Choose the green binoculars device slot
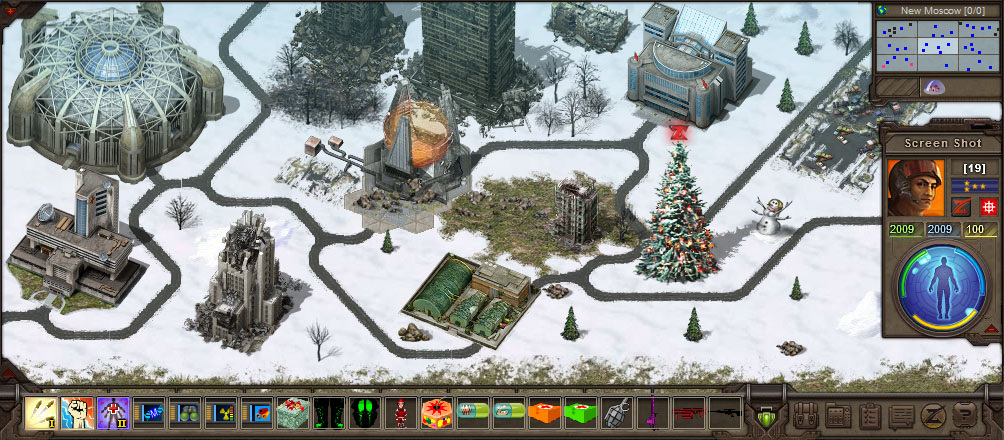The height and width of the screenshot is (440, 1004). pos(183,412)
